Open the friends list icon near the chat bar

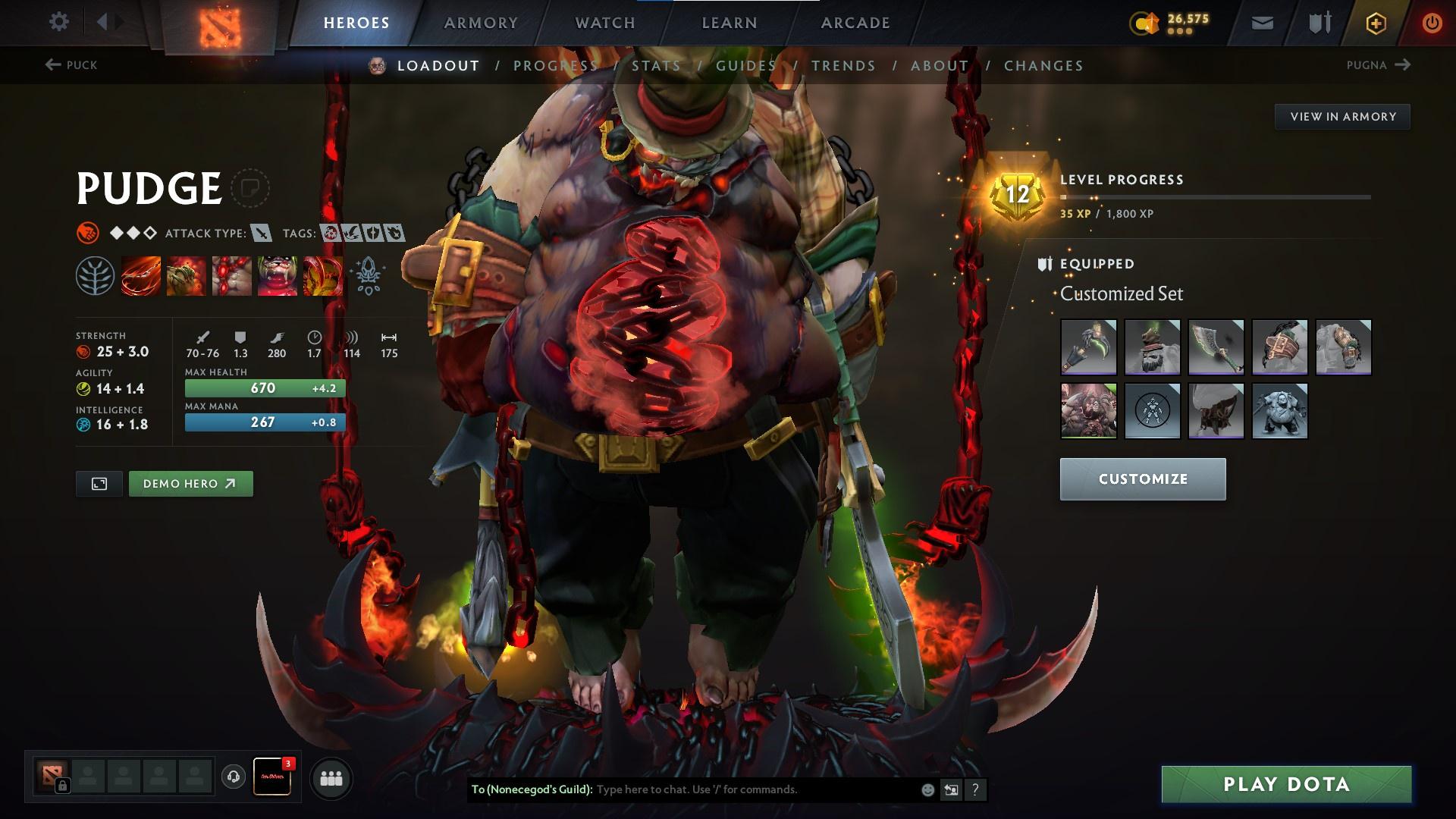[x=330, y=777]
